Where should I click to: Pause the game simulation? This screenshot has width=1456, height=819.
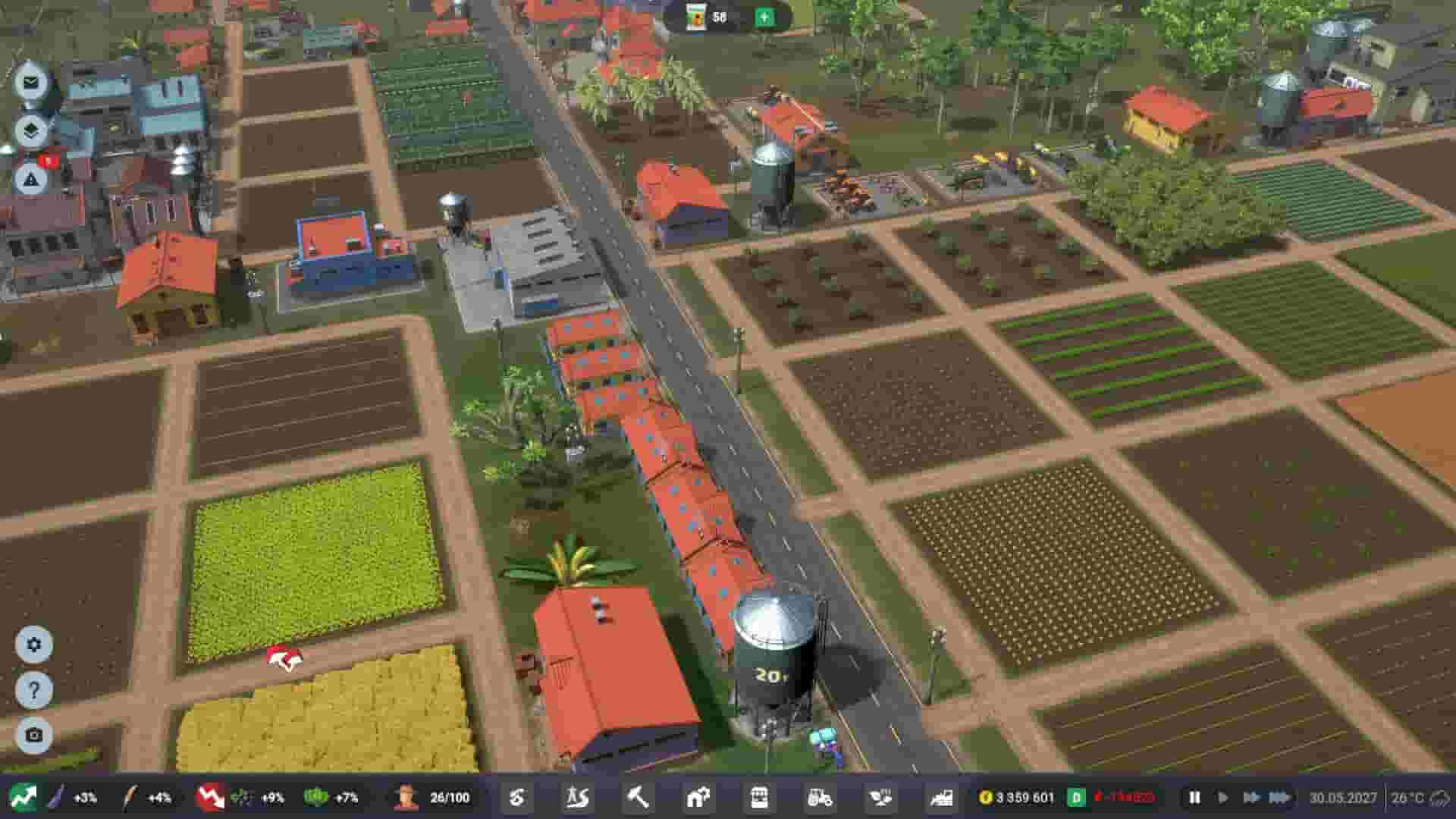tap(1197, 797)
